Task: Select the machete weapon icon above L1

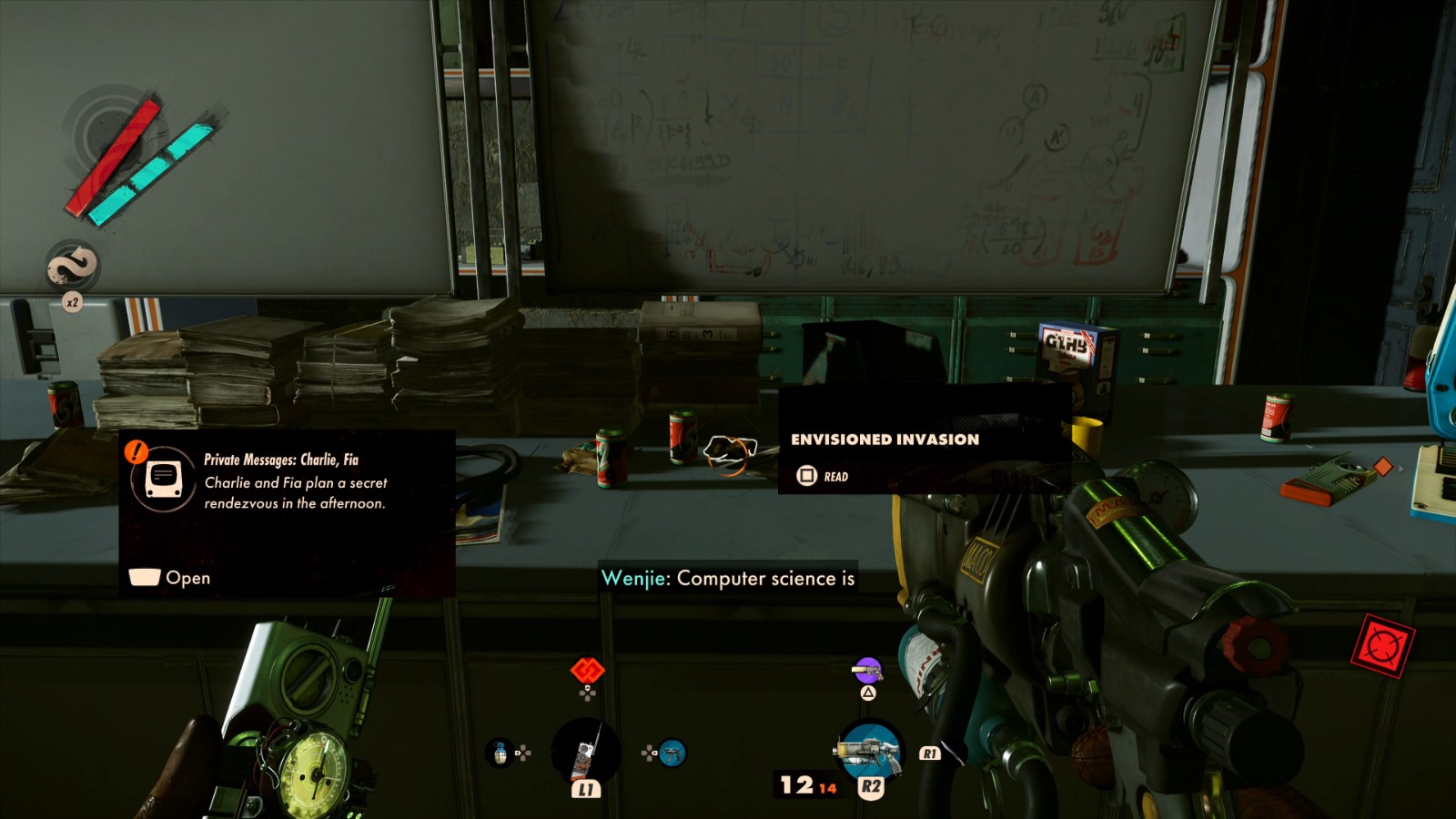Action: pos(587,753)
